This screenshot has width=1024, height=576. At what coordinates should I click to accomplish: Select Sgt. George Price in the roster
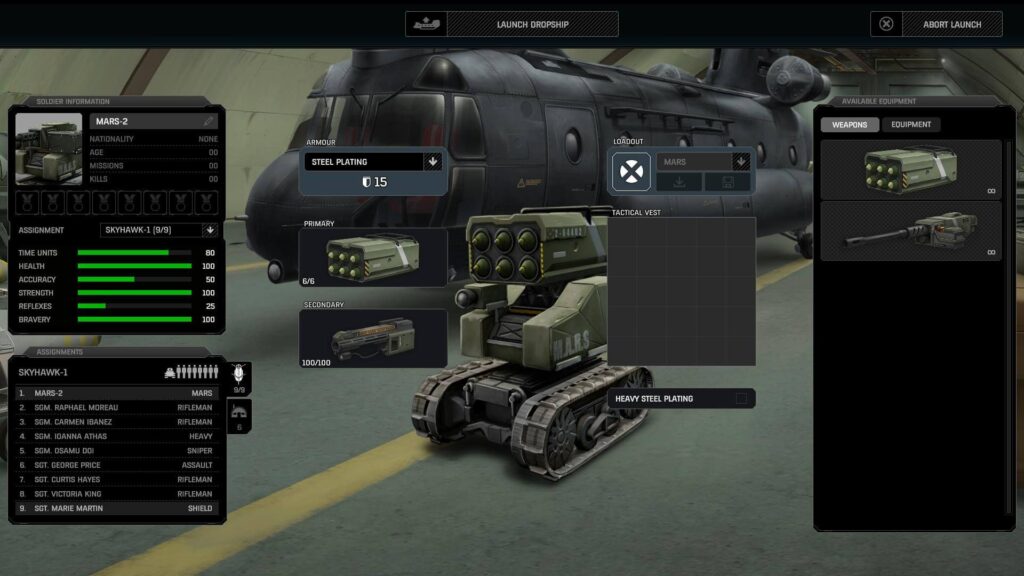[x=116, y=465]
